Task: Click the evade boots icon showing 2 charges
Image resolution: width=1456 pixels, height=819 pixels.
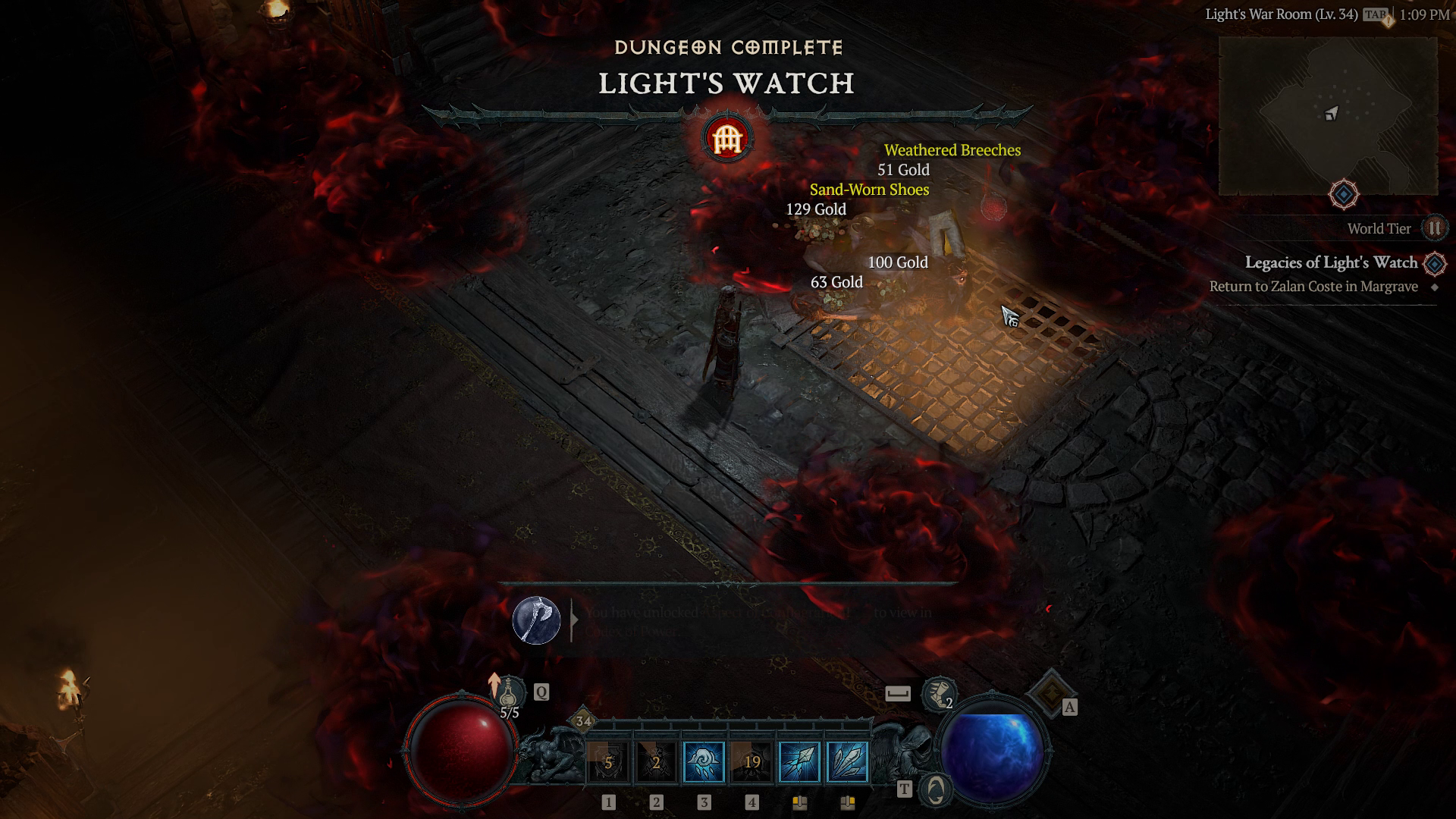Action: pos(938,695)
